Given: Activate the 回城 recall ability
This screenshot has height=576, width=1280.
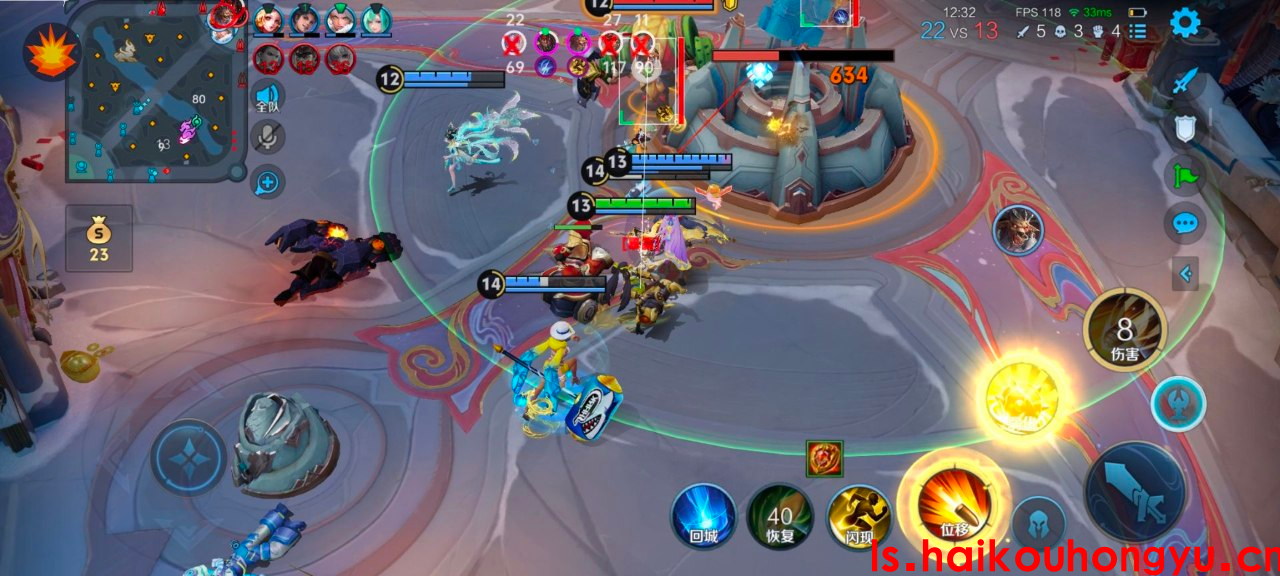Looking at the screenshot, I should pos(704,516).
